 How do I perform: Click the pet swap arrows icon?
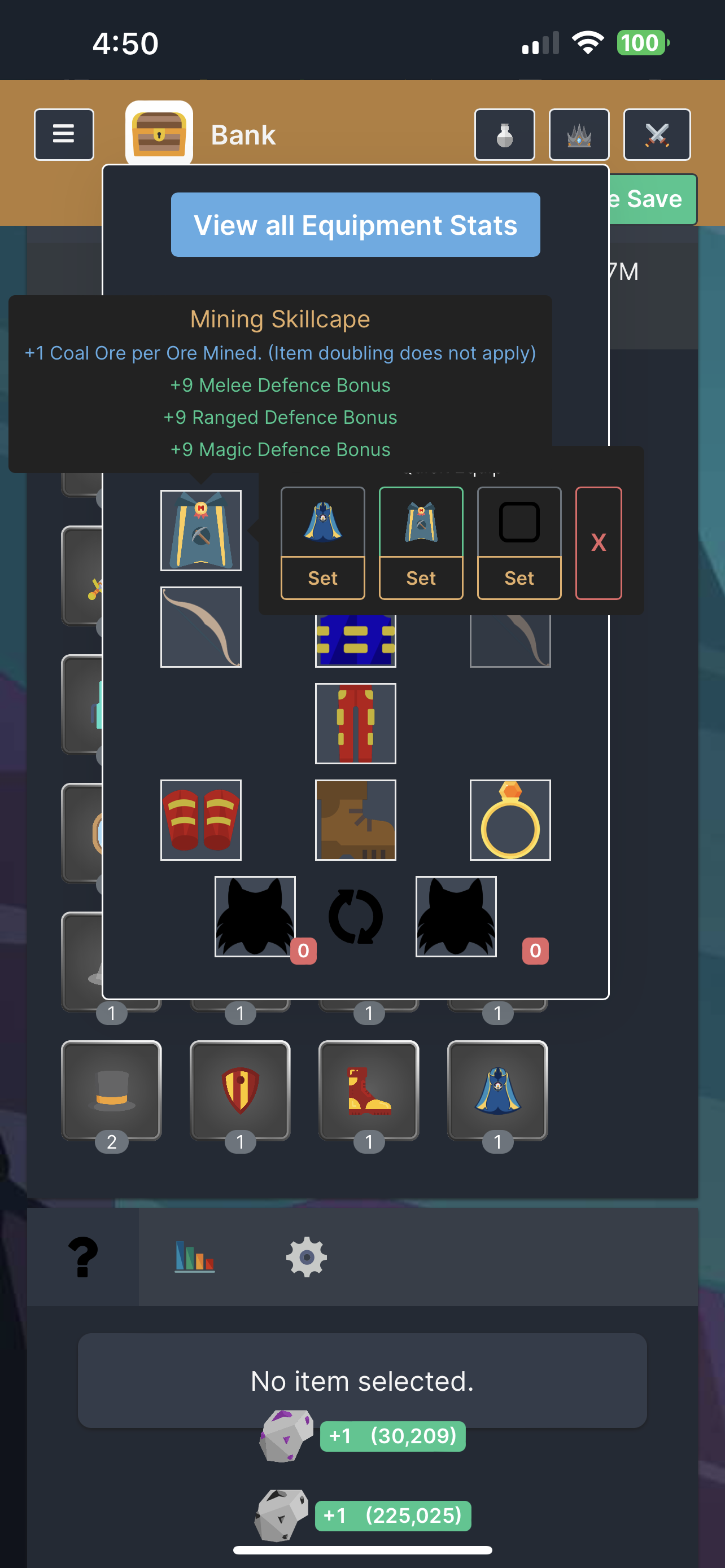point(355,917)
